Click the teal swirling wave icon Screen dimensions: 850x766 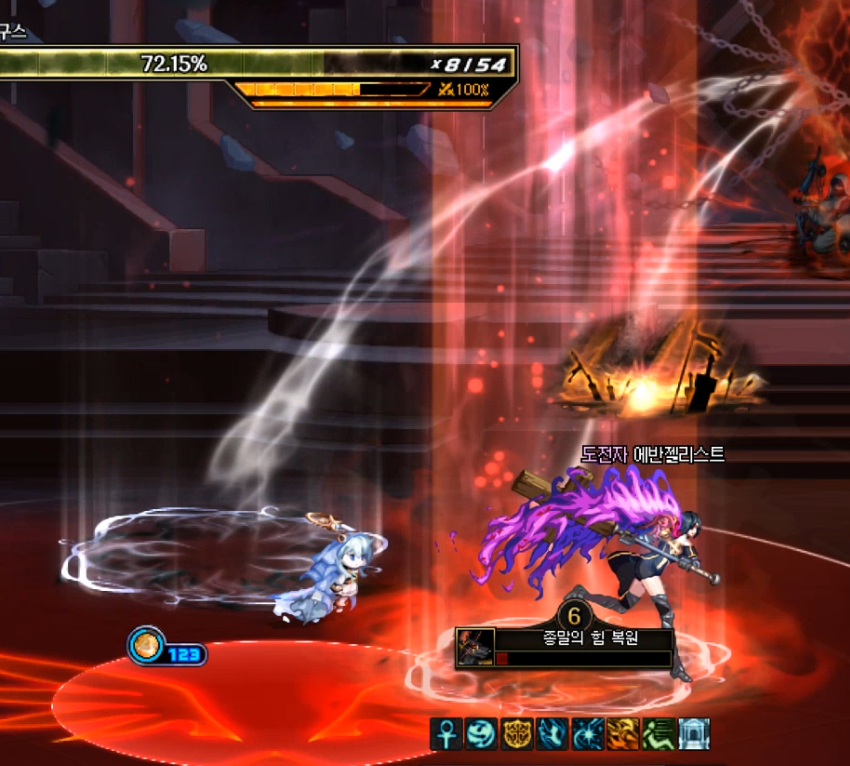(x=482, y=734)
